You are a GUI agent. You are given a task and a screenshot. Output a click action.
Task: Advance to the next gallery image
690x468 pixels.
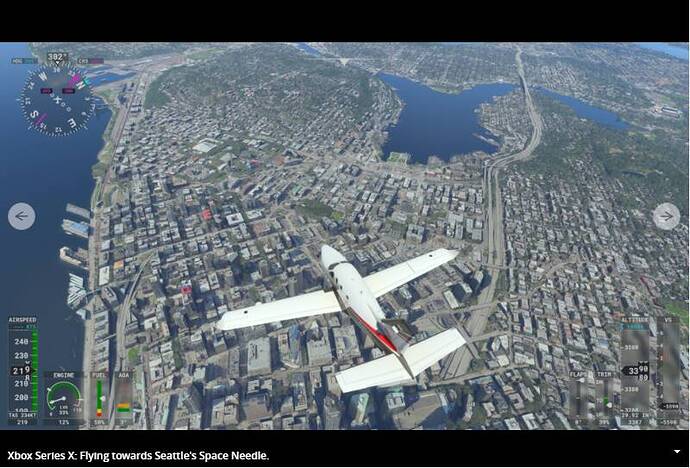point(666,216)
